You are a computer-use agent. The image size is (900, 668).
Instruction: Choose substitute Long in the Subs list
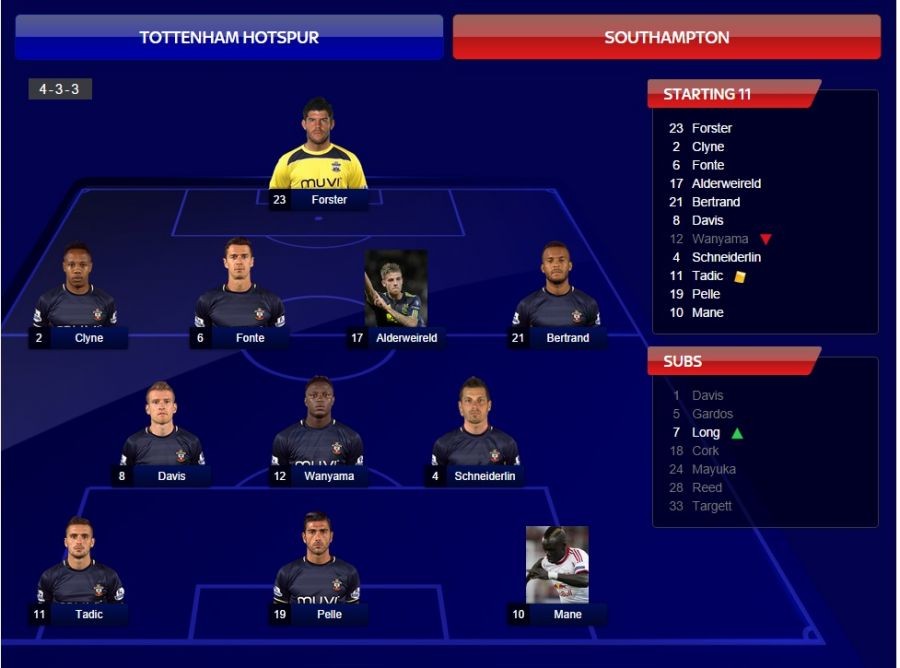pos(705,432)
